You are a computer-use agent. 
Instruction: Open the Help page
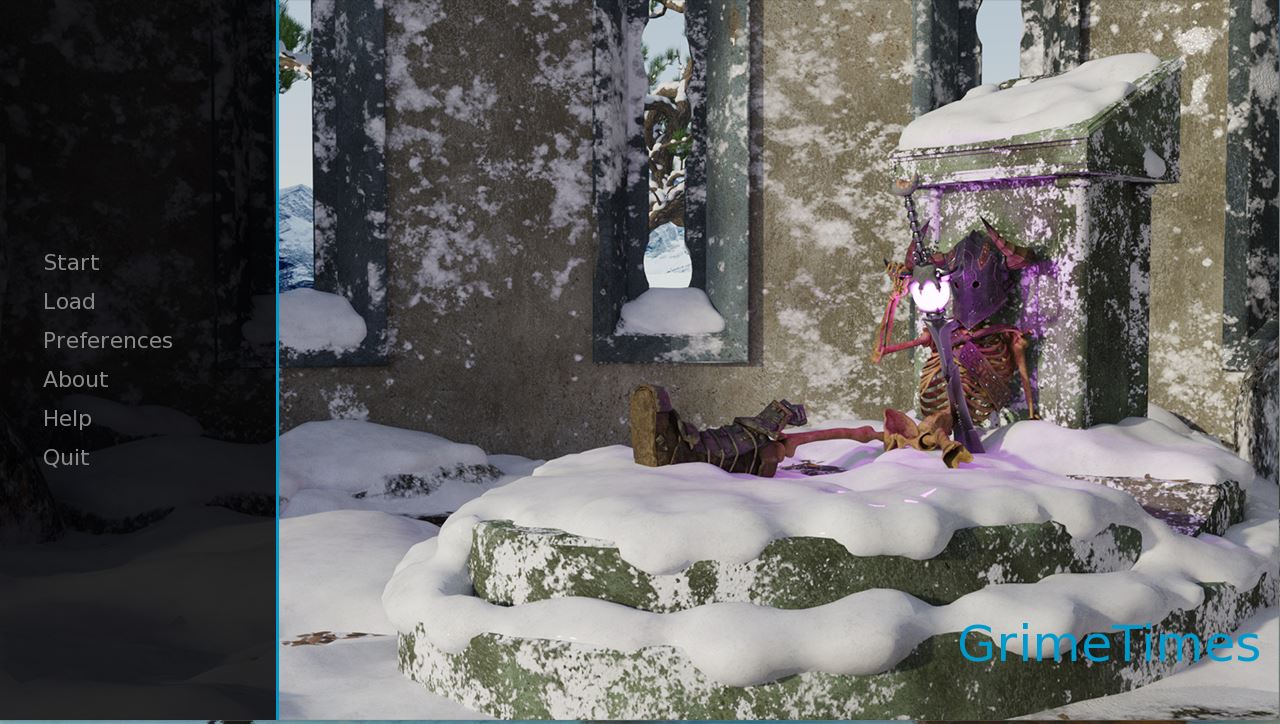pos(67,419)
